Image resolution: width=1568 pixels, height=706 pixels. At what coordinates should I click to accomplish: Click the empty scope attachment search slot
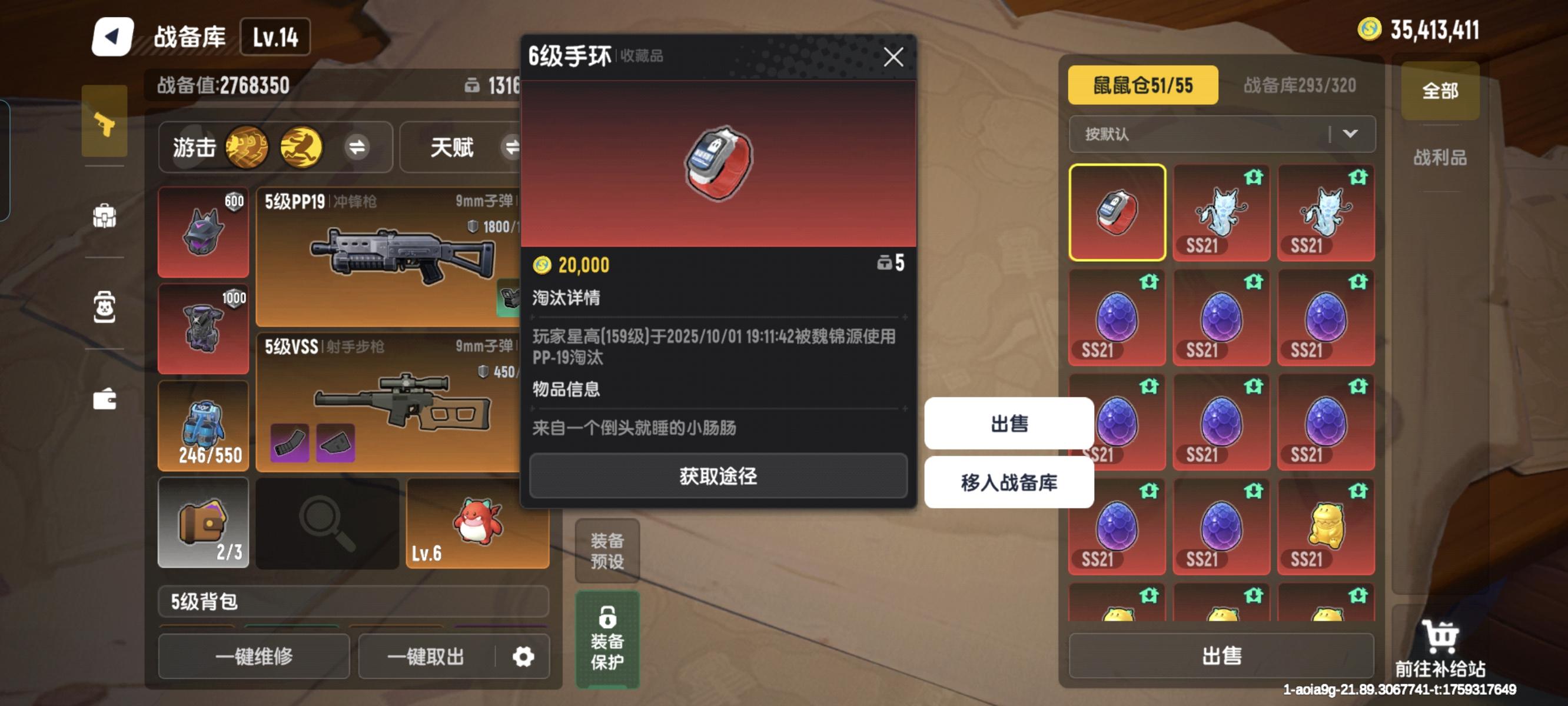click(327, 524)
